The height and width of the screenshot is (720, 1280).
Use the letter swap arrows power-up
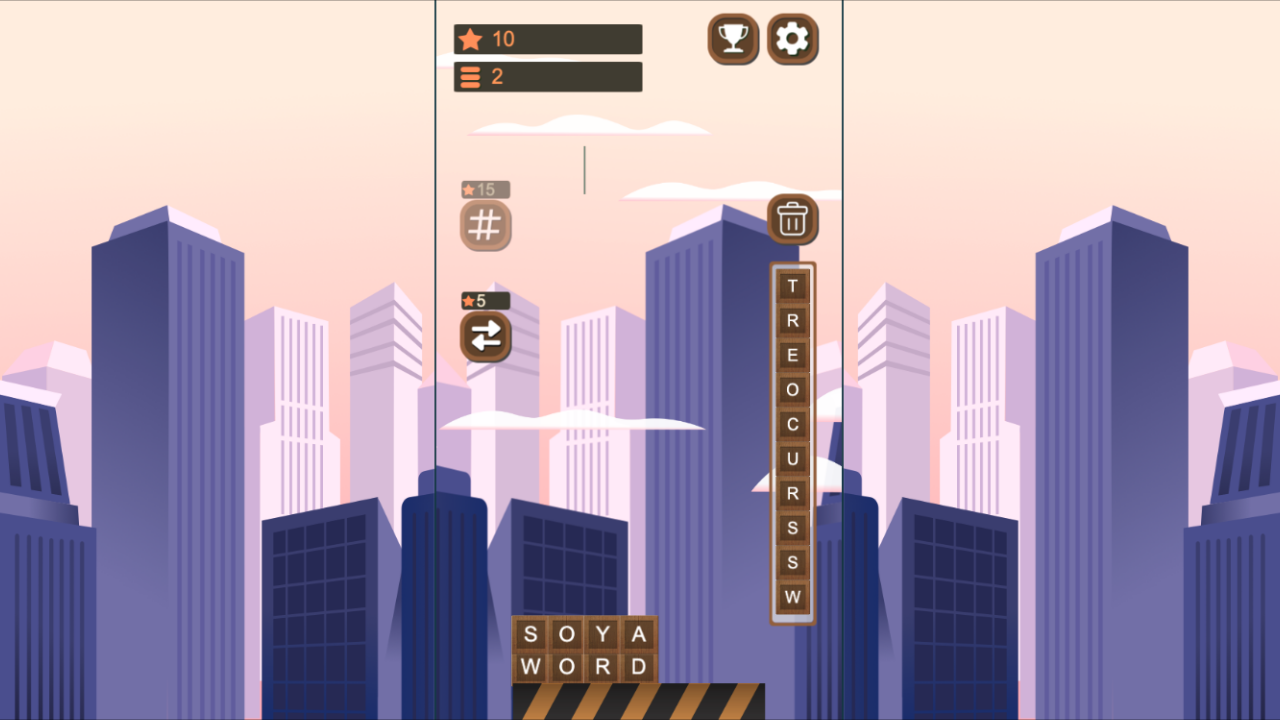click(485, 337)
